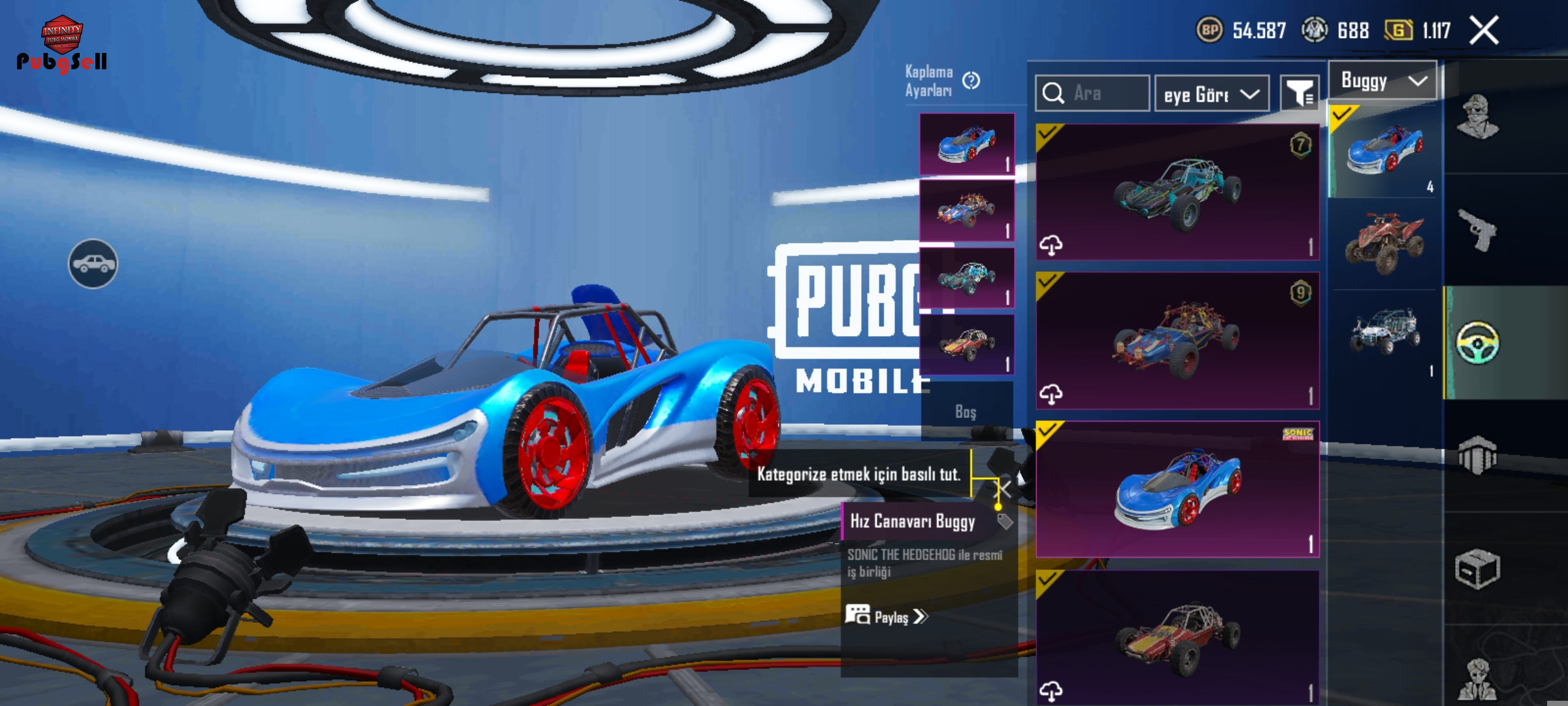Viewport: 1568px width, 706px height.
Task: Choose the level 7 neon buggy skin
Action: click(1177, 192)
